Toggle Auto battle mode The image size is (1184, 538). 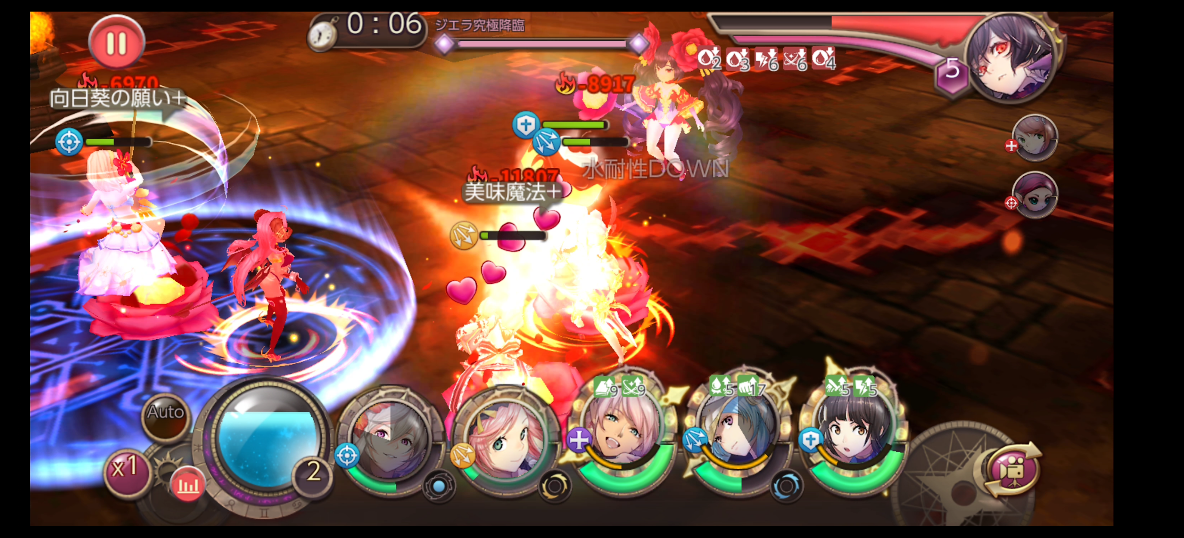pyautogui.click(x=165, y=412)
